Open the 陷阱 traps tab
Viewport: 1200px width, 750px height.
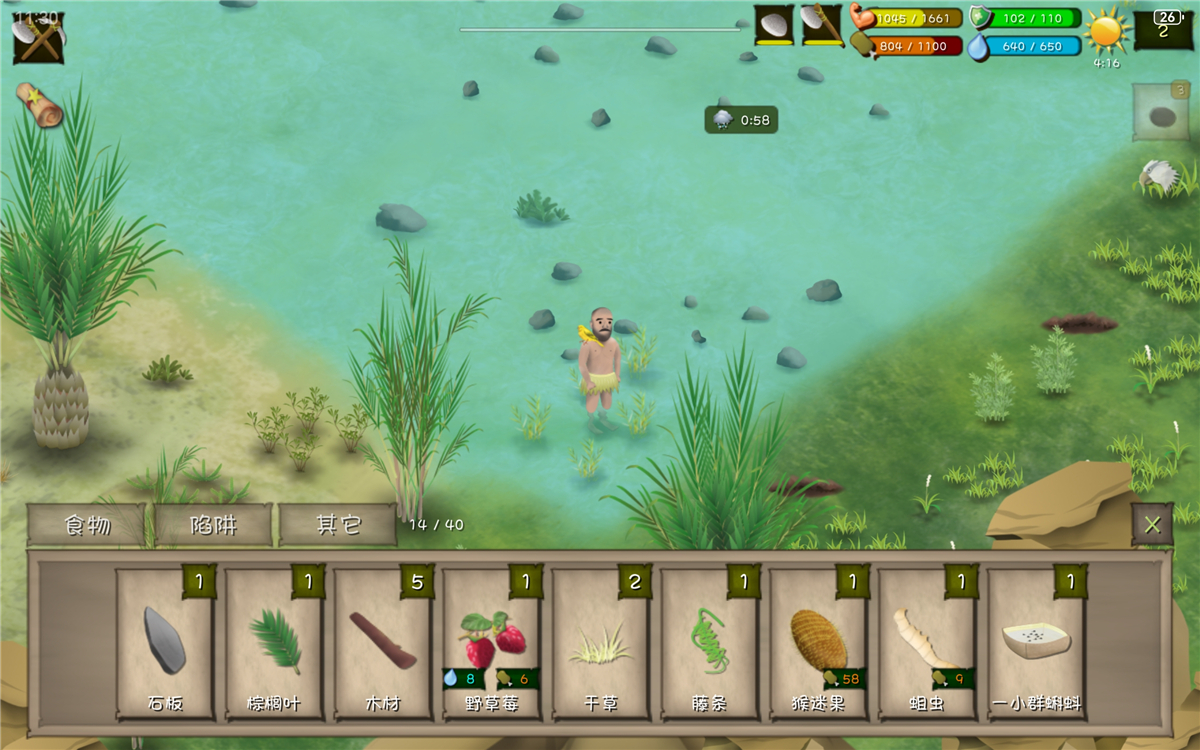point(213,524)
